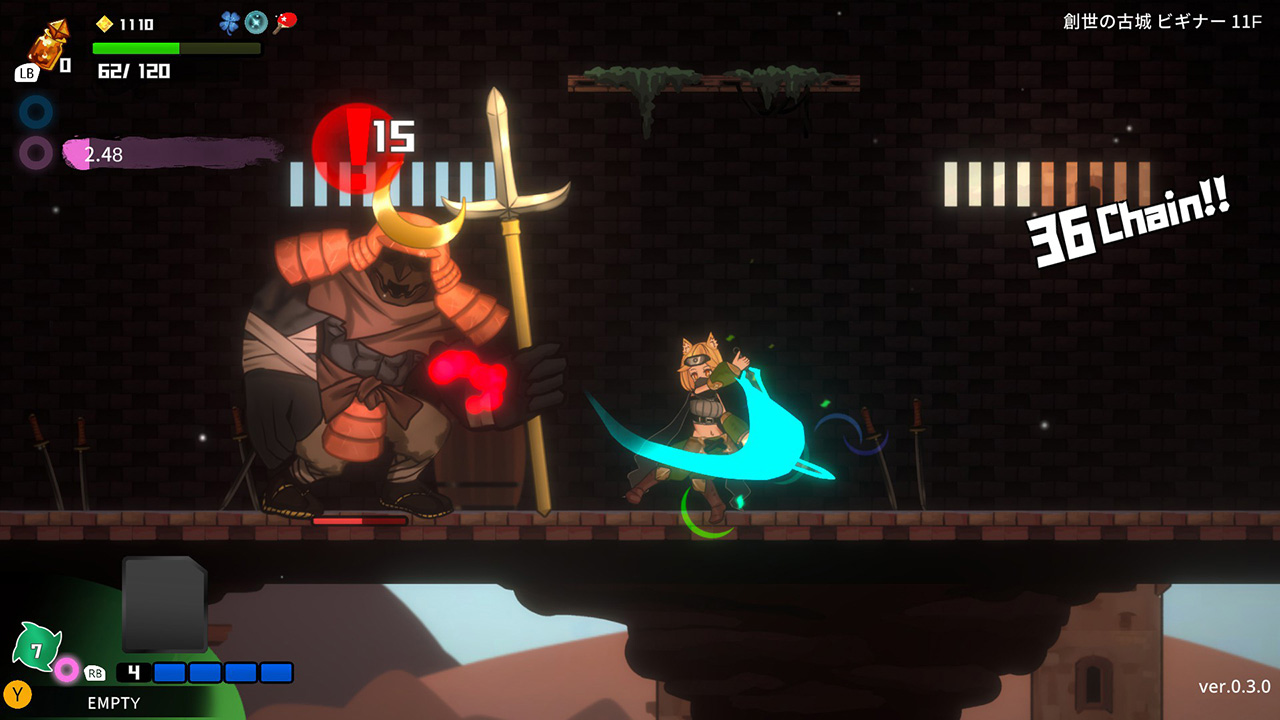Click the red ping-pong paddle relic
This screenshot has height=720, width=1280.
point(285,22)
